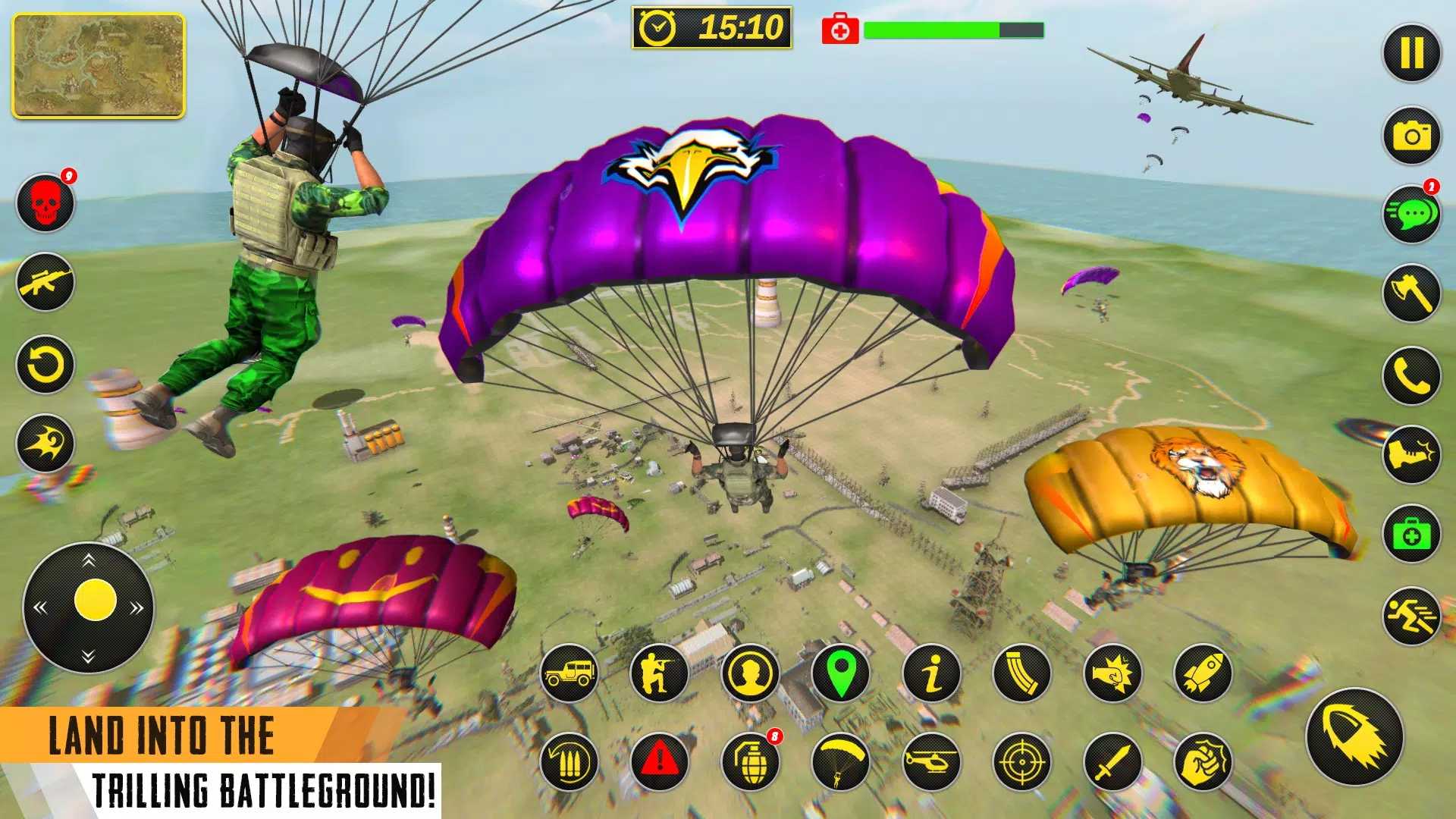Select the jeep vehicle icon
1456x819 pixels.
(569, 673)
